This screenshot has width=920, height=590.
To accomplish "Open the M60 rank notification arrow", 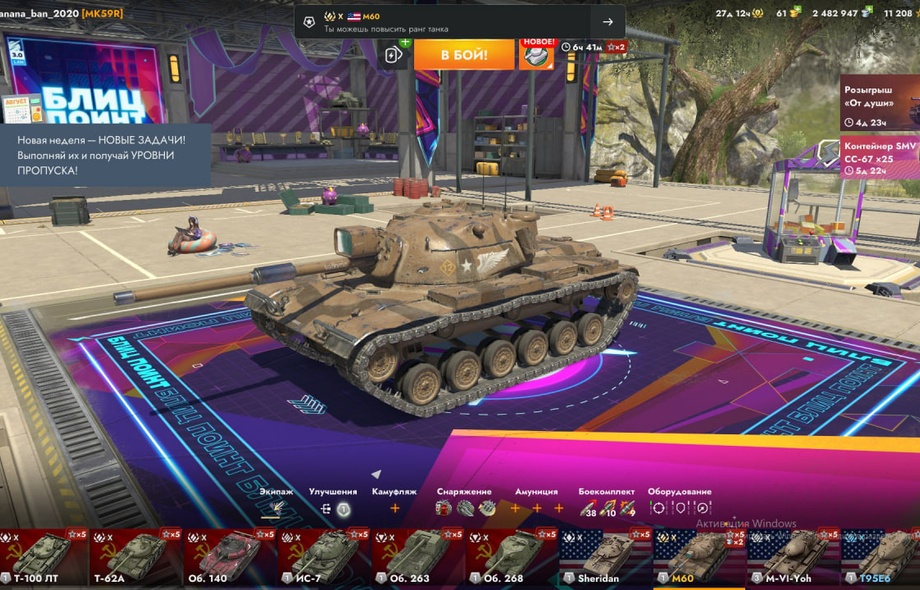I will (607, 22).
